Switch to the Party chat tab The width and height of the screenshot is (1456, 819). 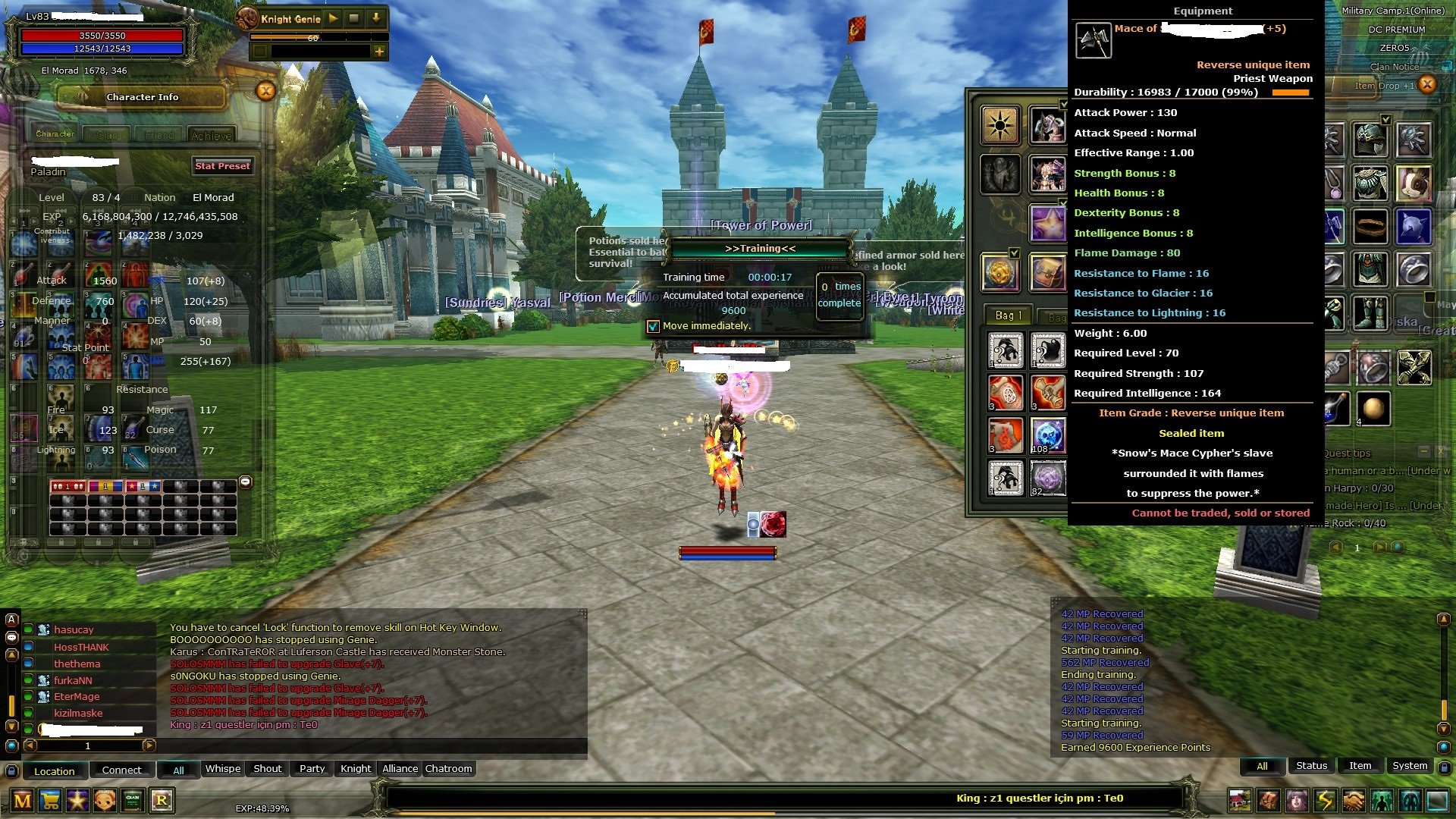[x=311, y=769]
